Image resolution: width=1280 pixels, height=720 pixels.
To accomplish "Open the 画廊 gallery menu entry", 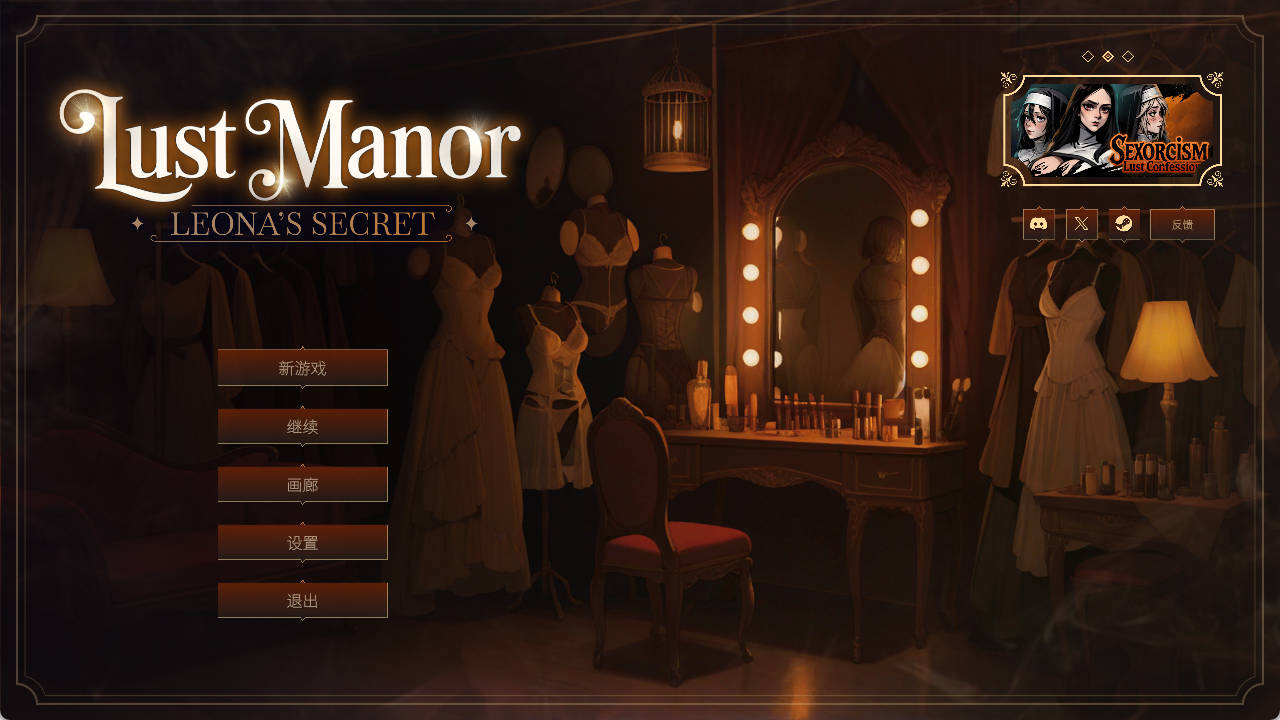I will pyautogui.click(x=302, y=483).
